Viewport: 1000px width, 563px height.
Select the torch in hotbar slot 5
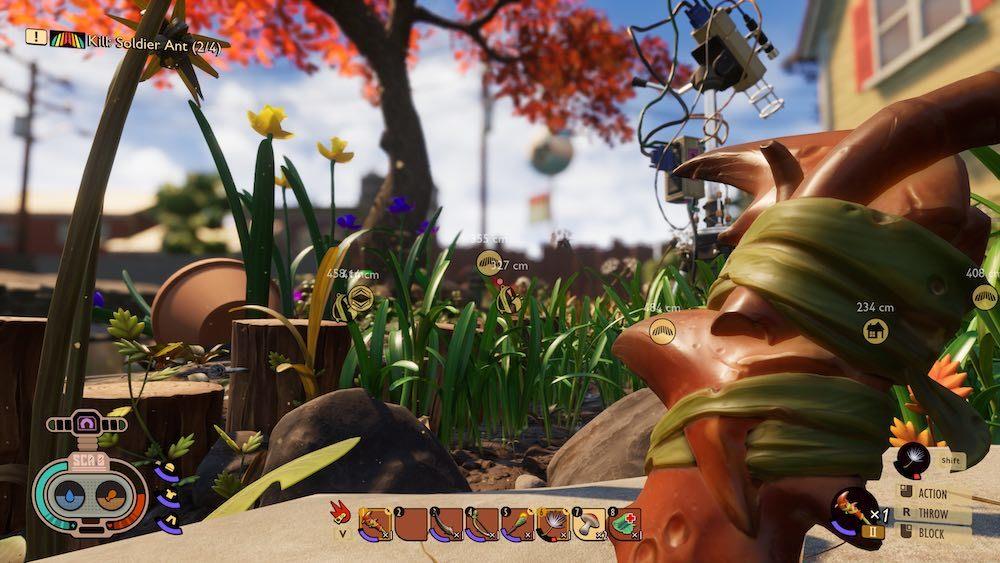517,524
